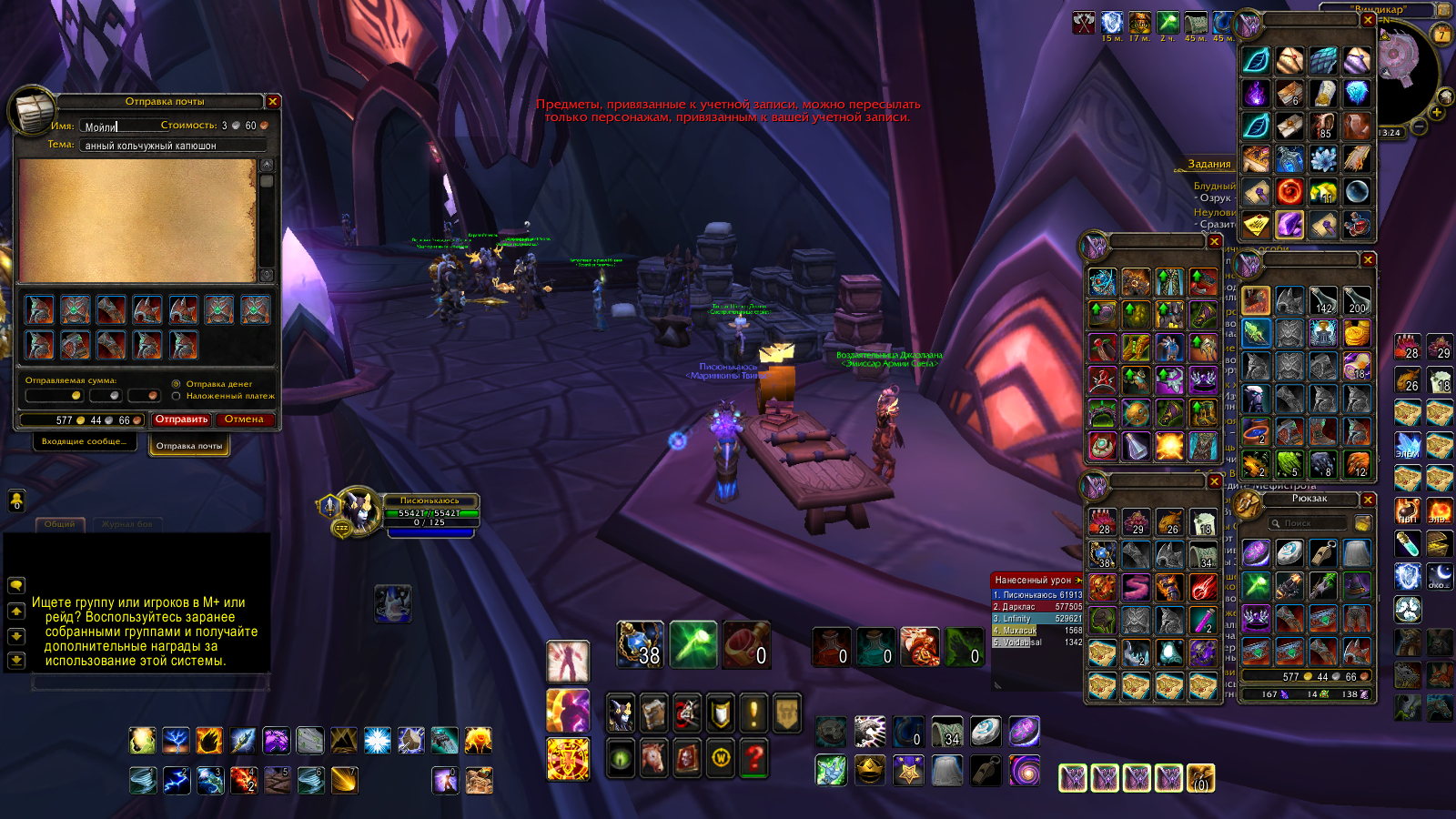This screenshot has height=819, width=1456.
Task: Open the Нанесенный урон damage meter header
Action: 1033,580
